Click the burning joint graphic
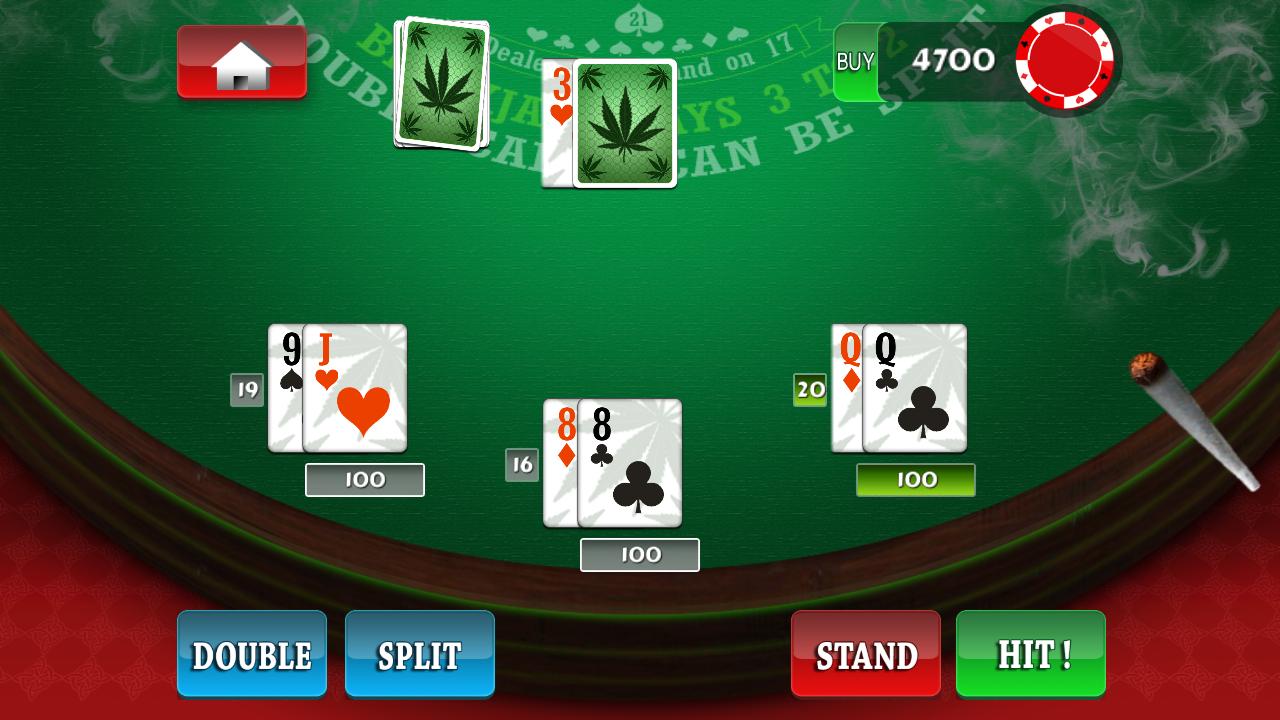The image size is (1280, 720). pos(1190,425)
